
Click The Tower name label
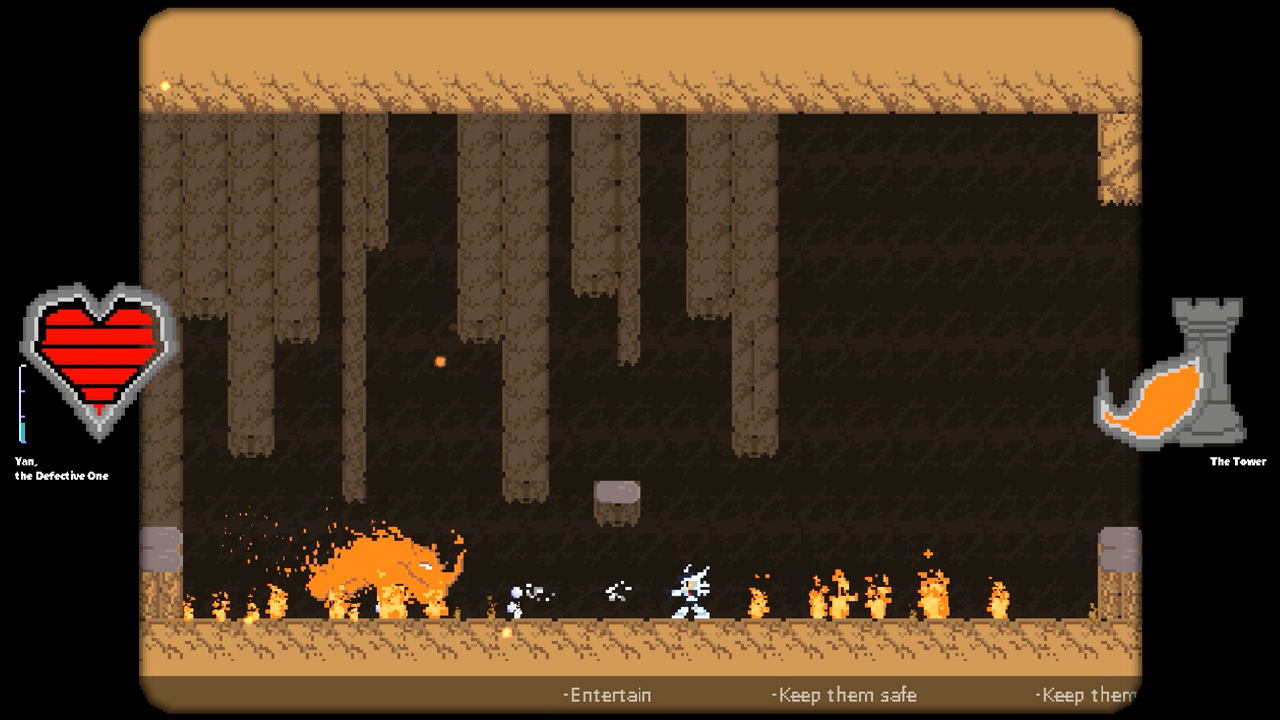coord(1237,462)
